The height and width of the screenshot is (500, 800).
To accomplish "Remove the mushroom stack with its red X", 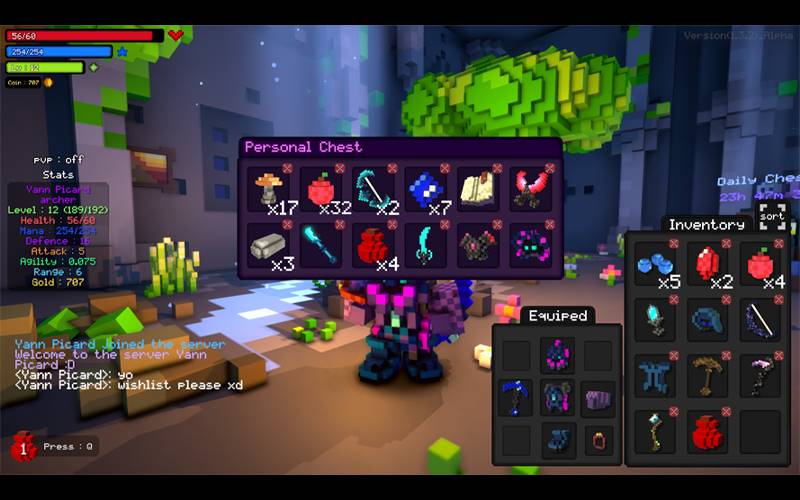I will point(287,168).
